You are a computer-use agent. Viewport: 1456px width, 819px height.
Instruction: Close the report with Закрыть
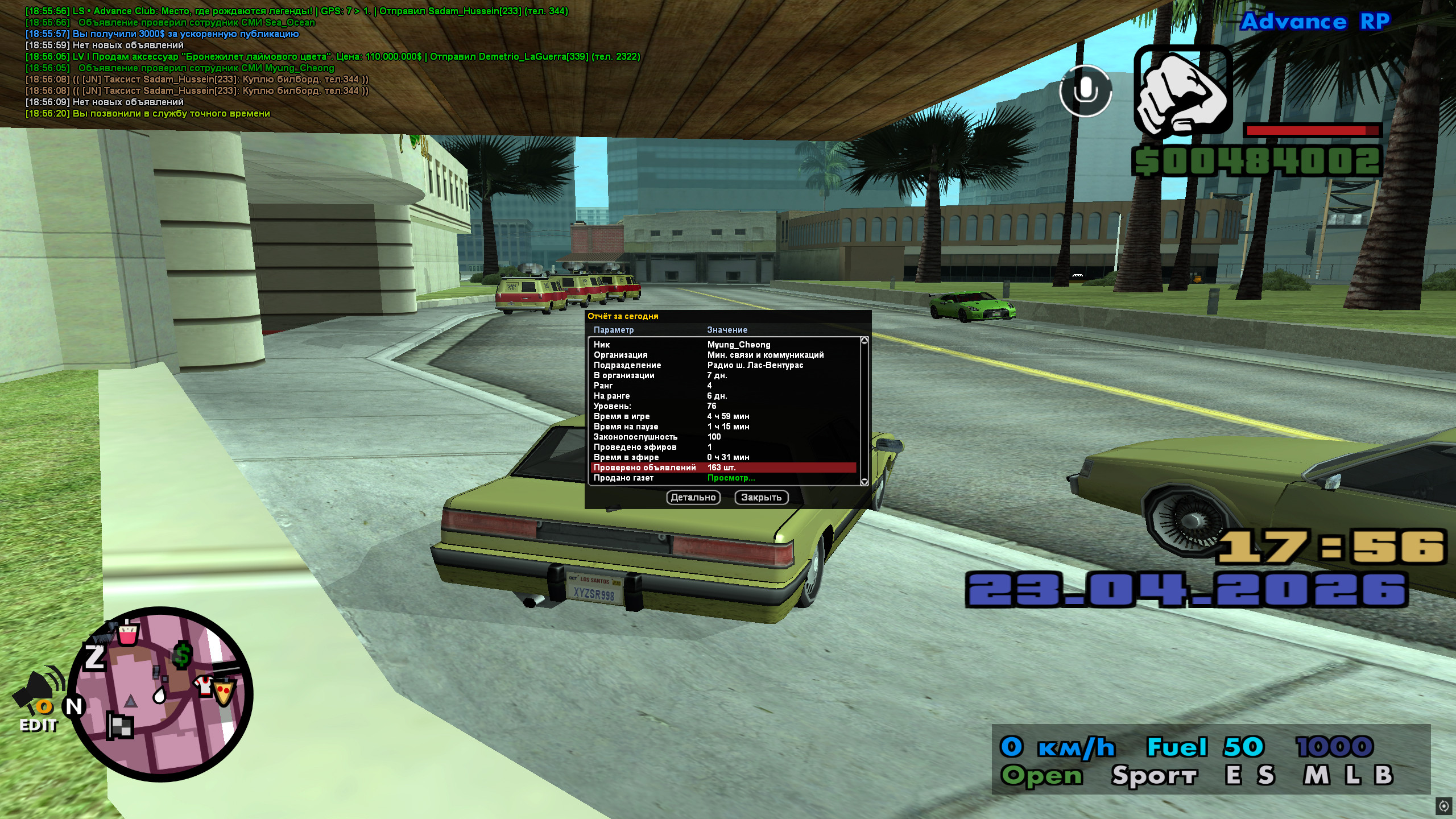[761, 497]
